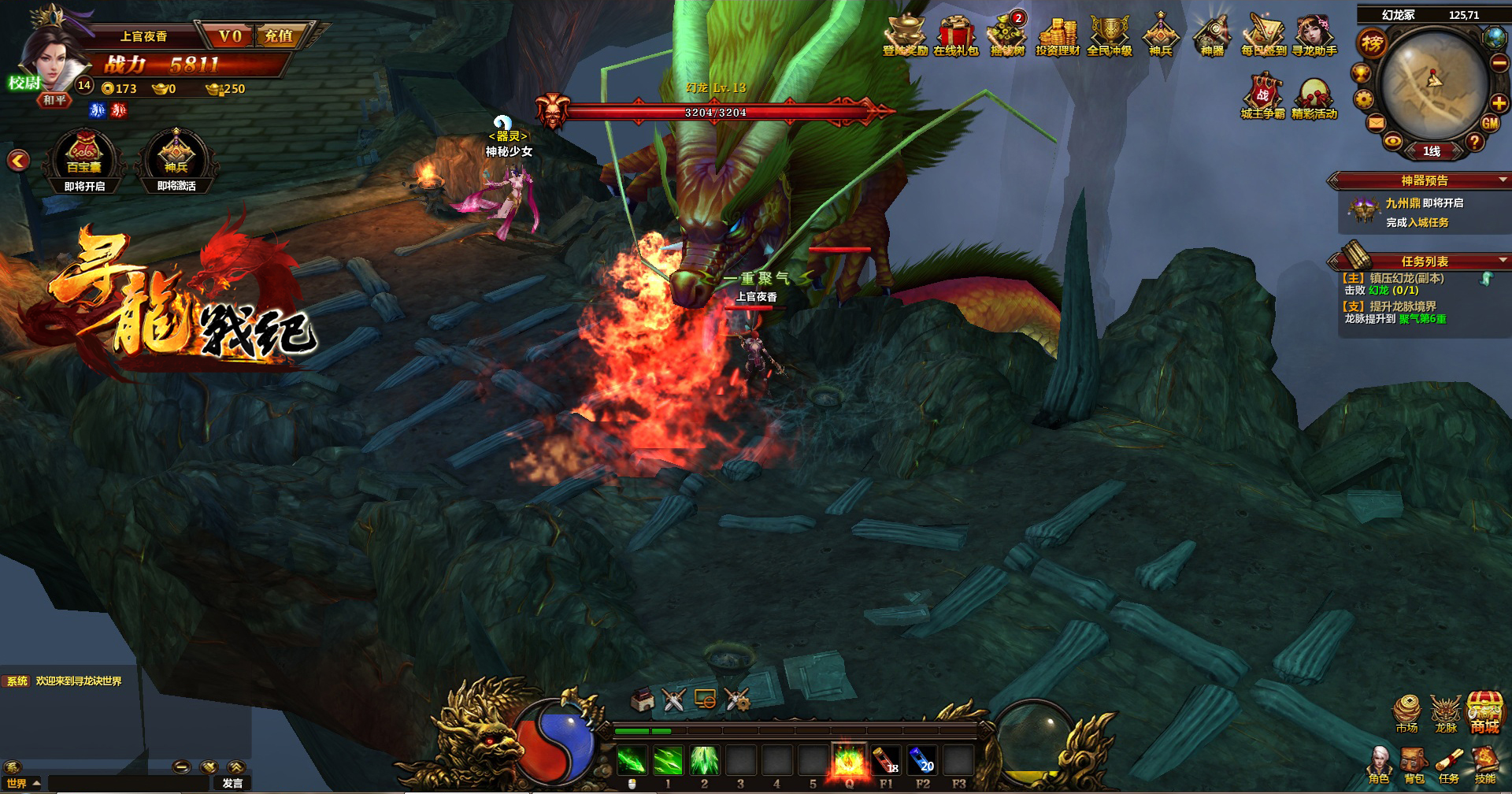Use the red health potion in F1
This screenshot has width=1512, height=794.
click(886, 762)
